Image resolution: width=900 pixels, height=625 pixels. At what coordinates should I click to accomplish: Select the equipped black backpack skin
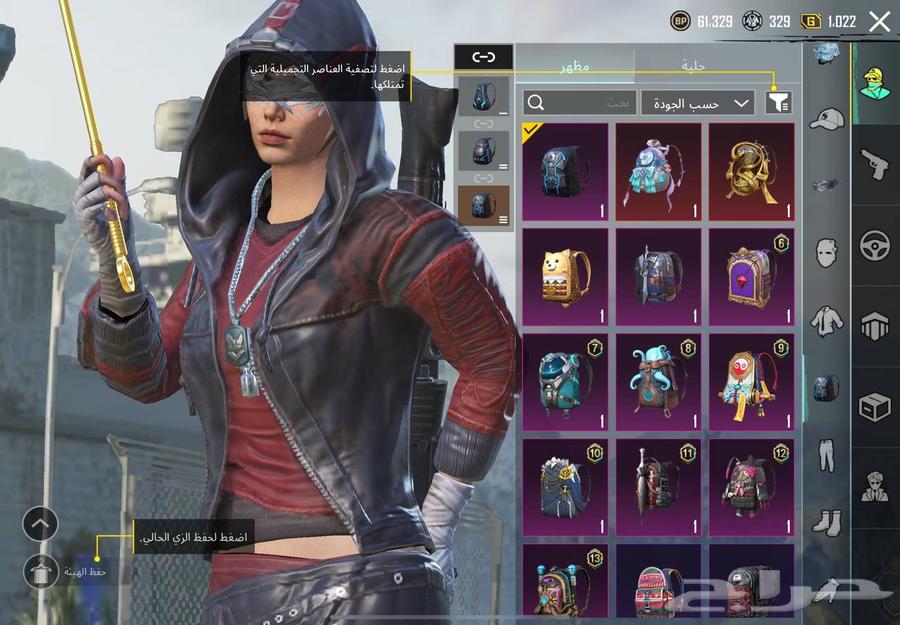tap(565, 172)
